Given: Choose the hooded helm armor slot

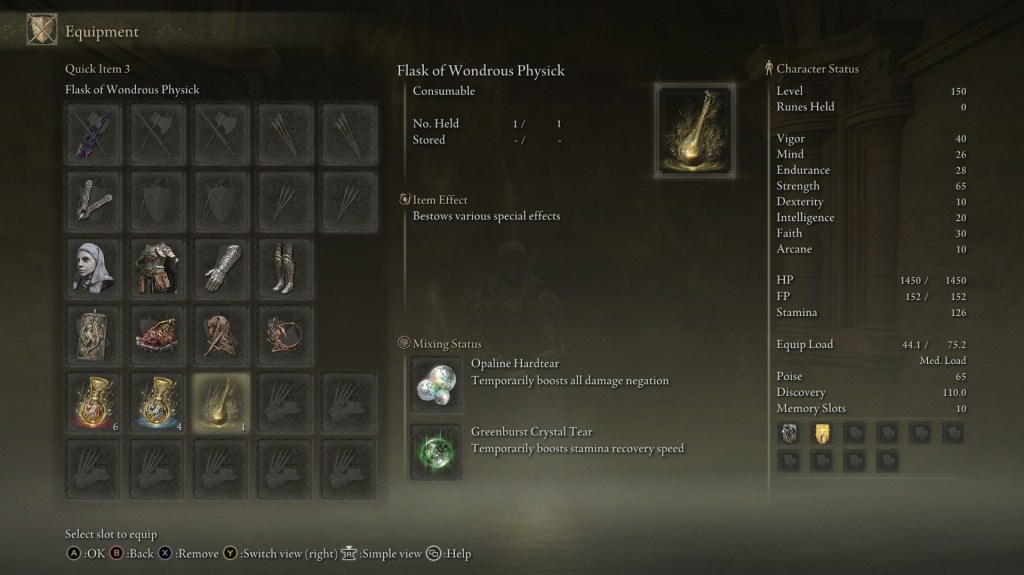Looking at the screenshot, I should pyautogui.click(x=96, y=266).
